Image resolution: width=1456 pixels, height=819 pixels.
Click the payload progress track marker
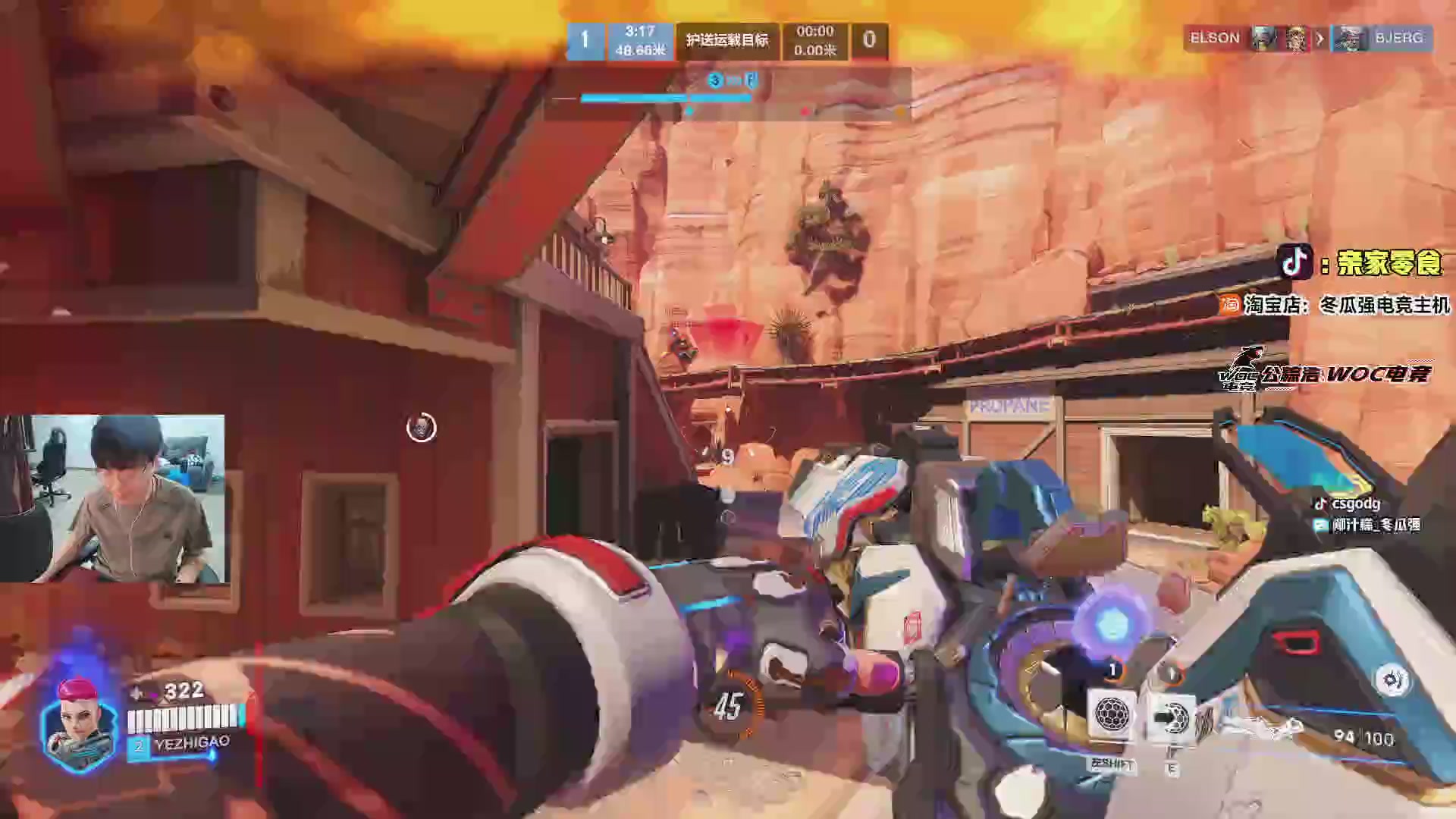[x=689, y=111]
